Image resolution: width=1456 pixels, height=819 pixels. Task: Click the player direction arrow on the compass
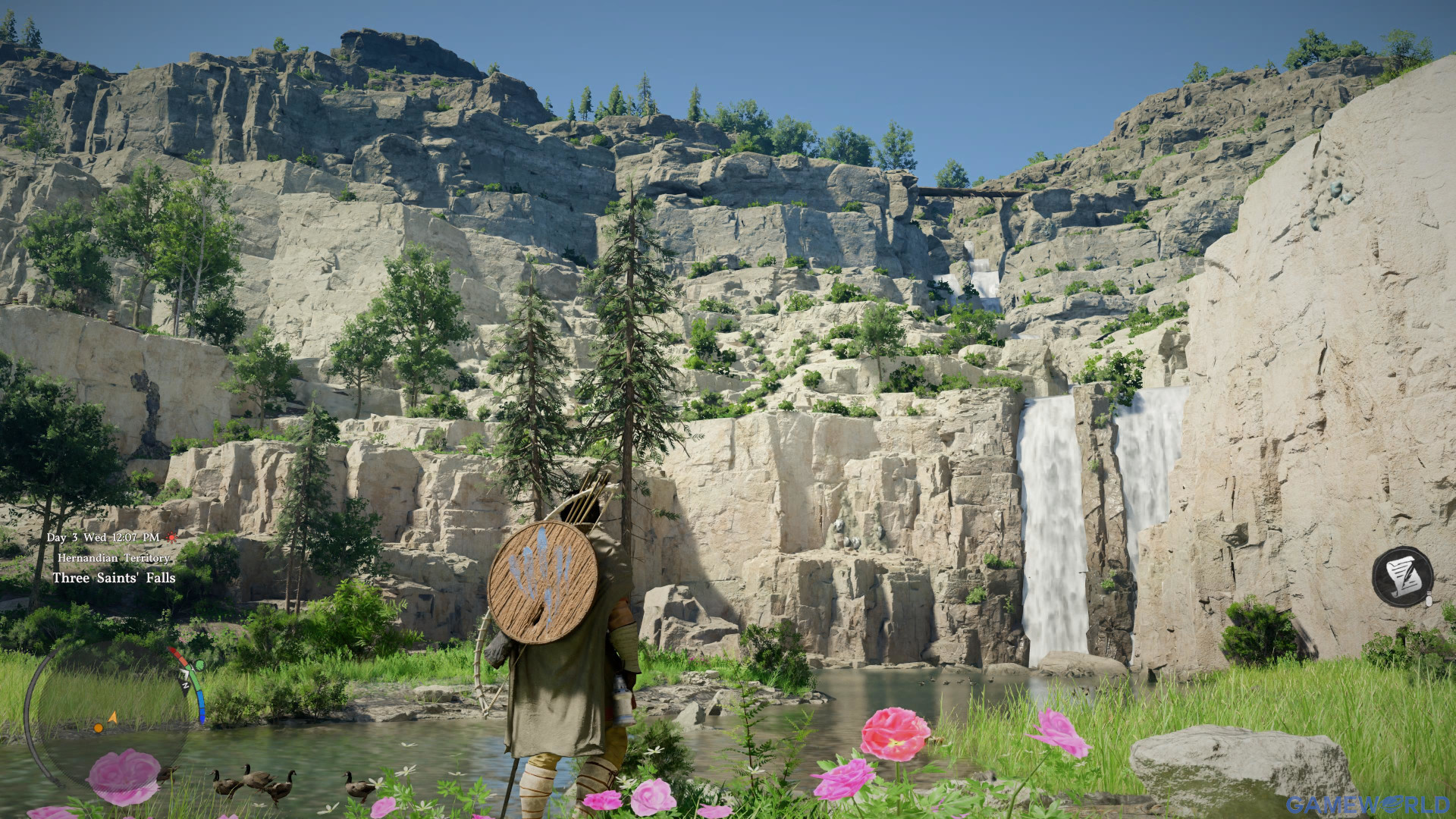coord(113,717)
